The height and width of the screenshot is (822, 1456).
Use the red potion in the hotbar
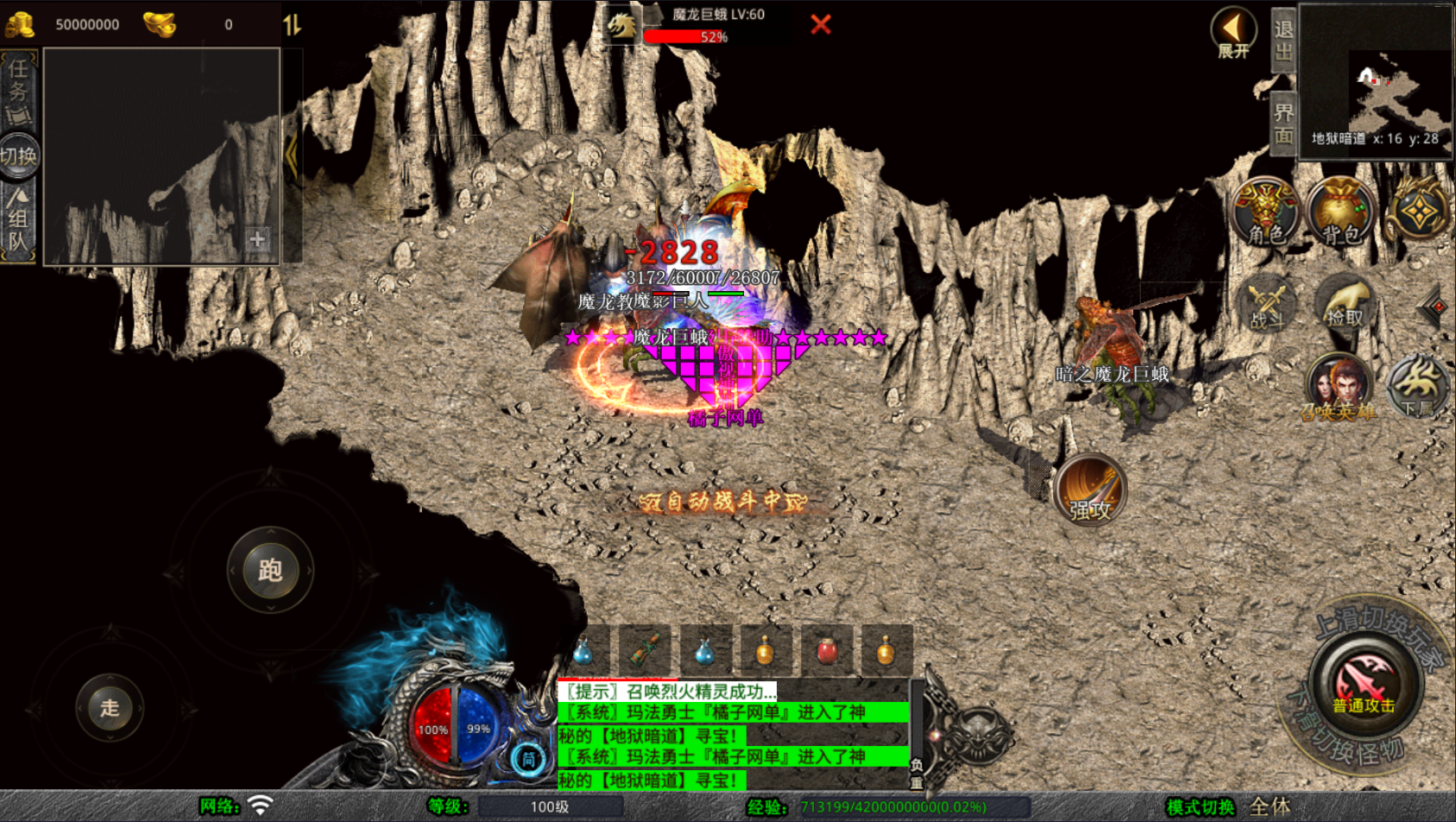[x=826, y=651]
